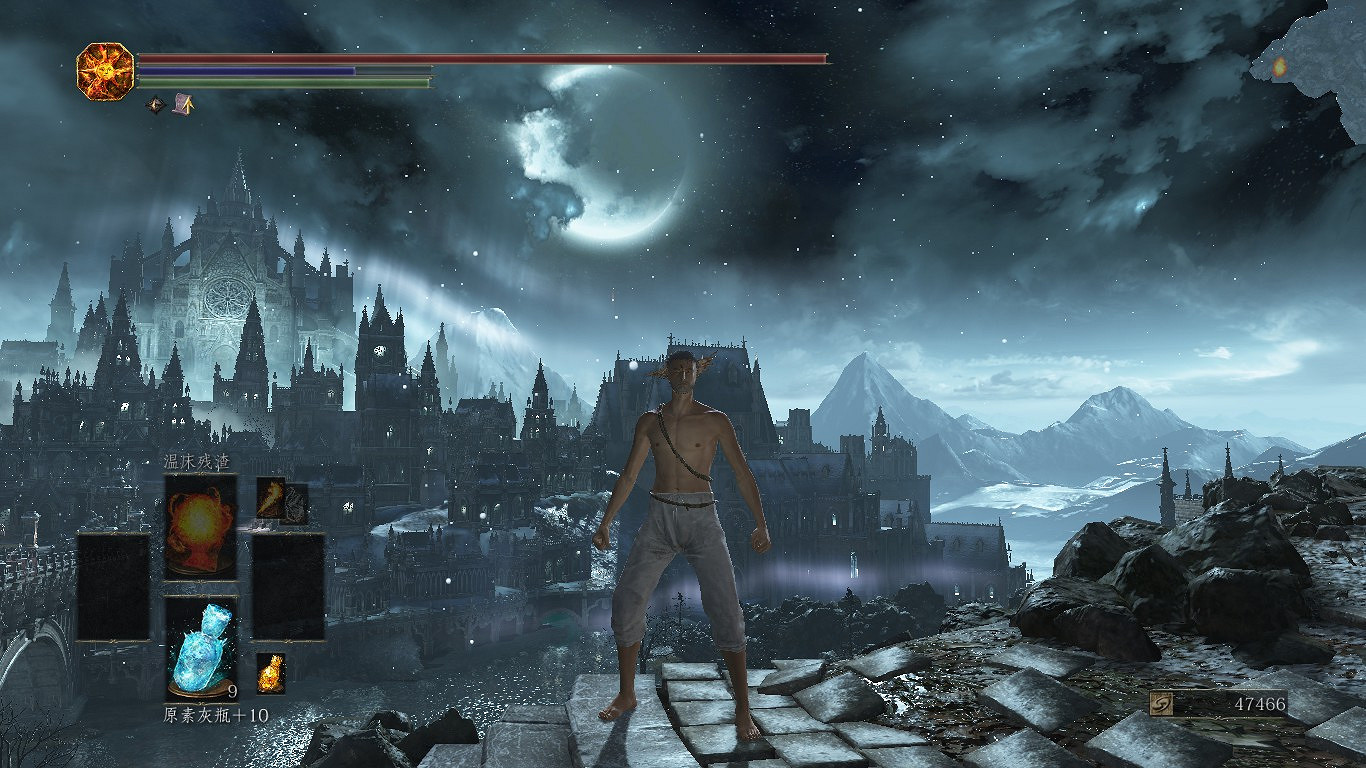Use the 原素灰瓶+10 flask slot
Screen dimensions: 1366x768
201,648
